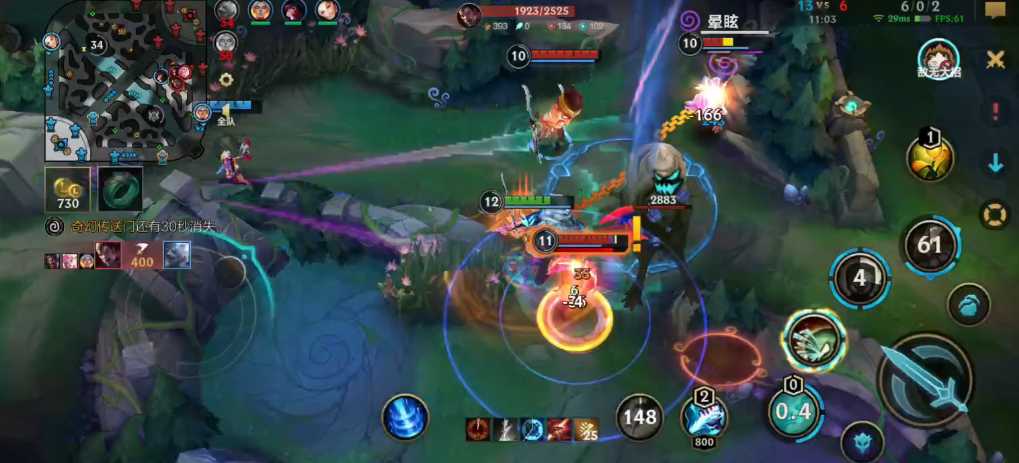1019x463 pixels.
Task: Use the recall ability with blue swirl
Action: tap(405, 417)
